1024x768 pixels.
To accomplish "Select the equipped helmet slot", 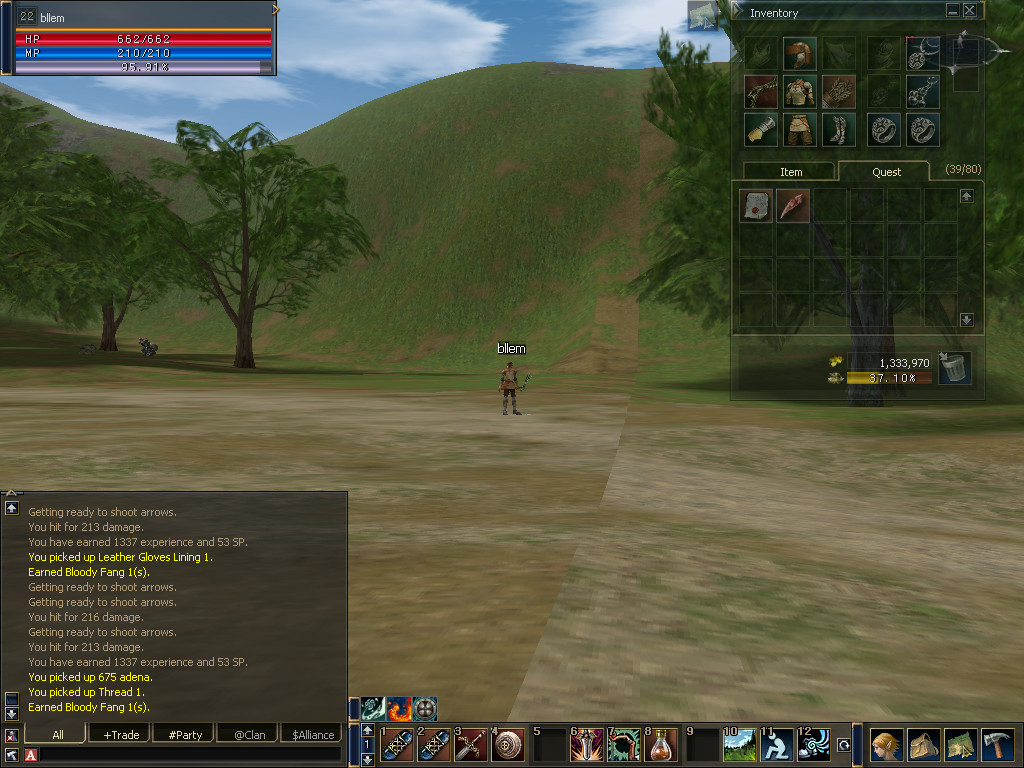I will tap(799, 53).
